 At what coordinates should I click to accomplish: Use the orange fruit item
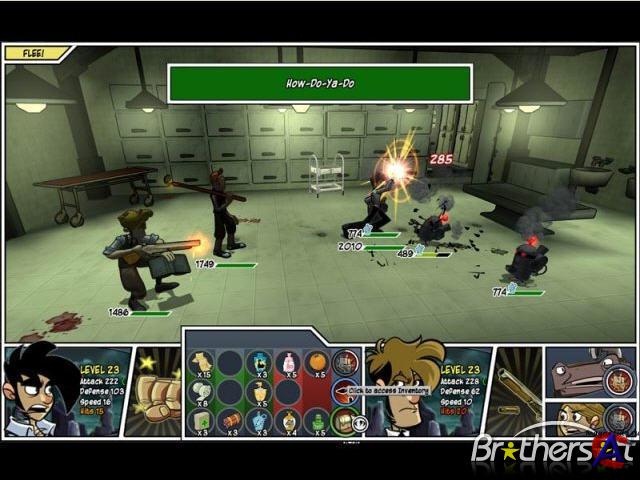click(317, 362)
